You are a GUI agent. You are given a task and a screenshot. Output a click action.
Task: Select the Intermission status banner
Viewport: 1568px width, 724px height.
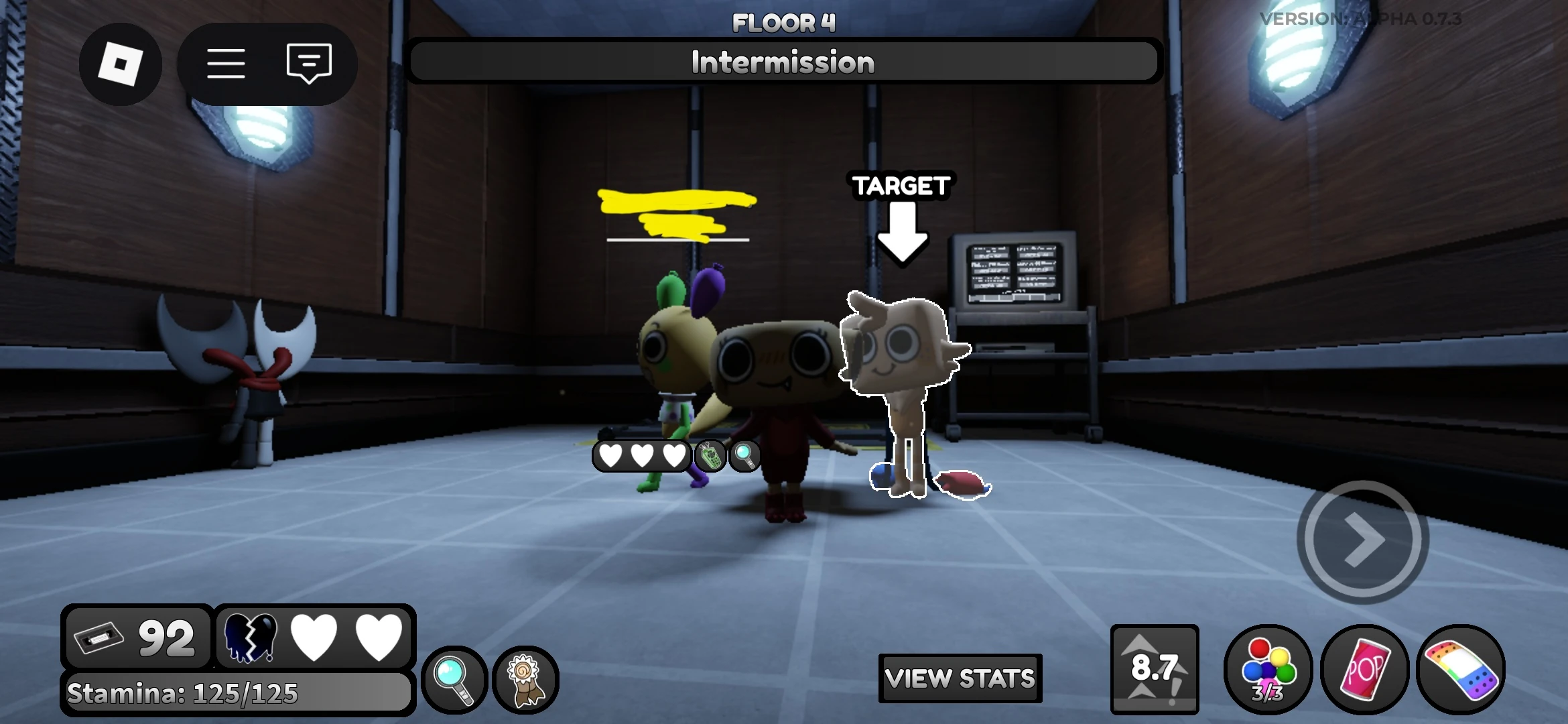coord(783,61)
